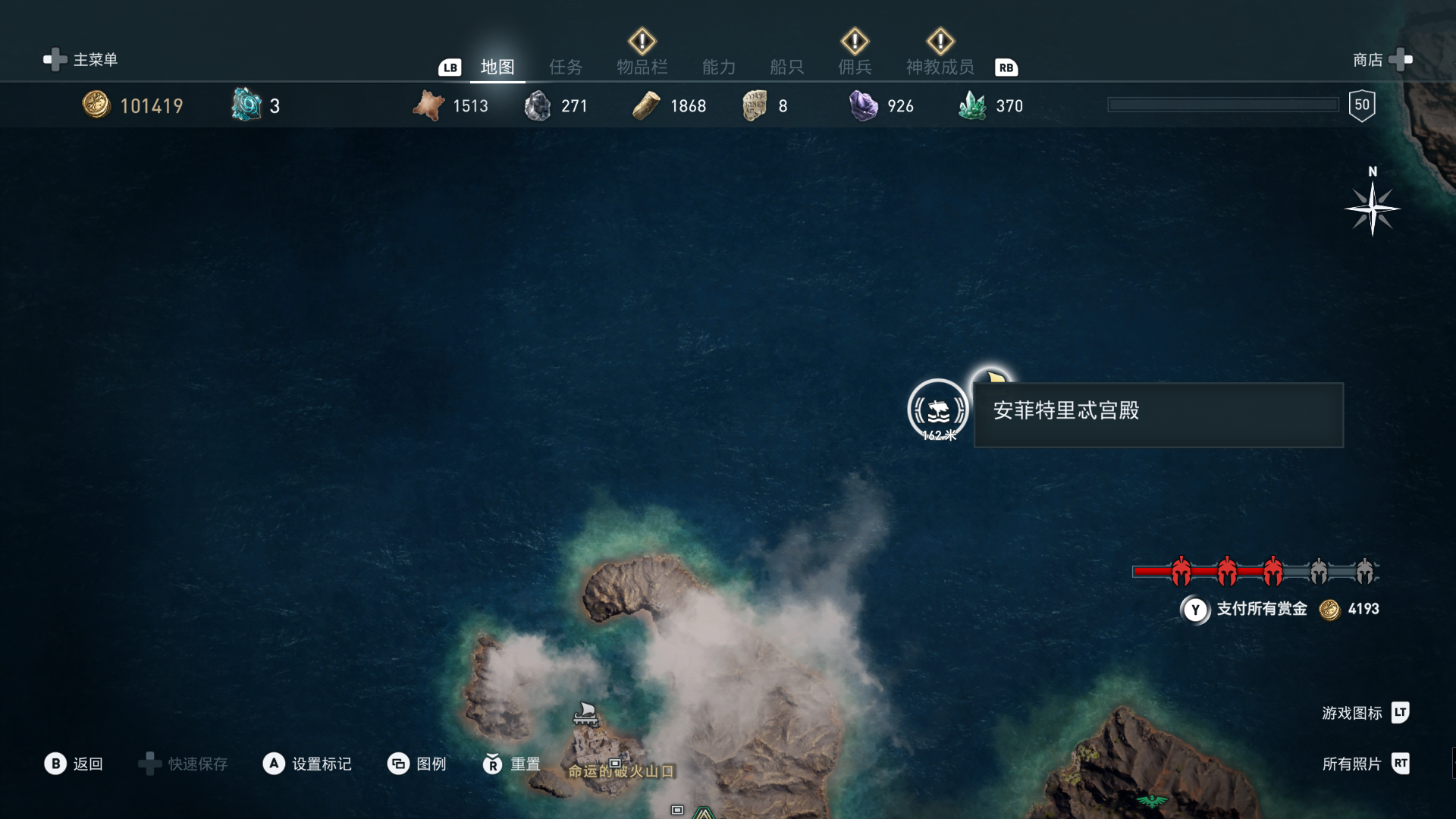Screen dimensions: 1456x819
Task: Open the 任务 quests tab
Action: (566, 67)
